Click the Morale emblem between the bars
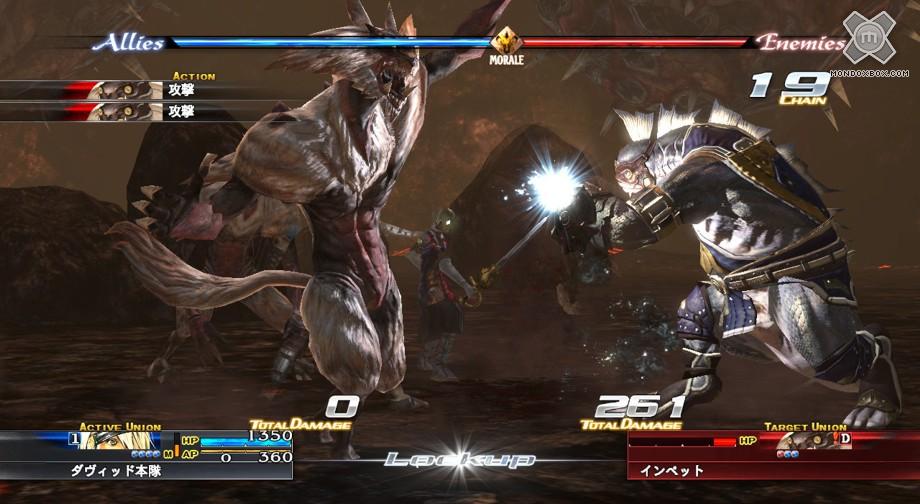Viewport: 920px width, 504px height. click(506, 42)
